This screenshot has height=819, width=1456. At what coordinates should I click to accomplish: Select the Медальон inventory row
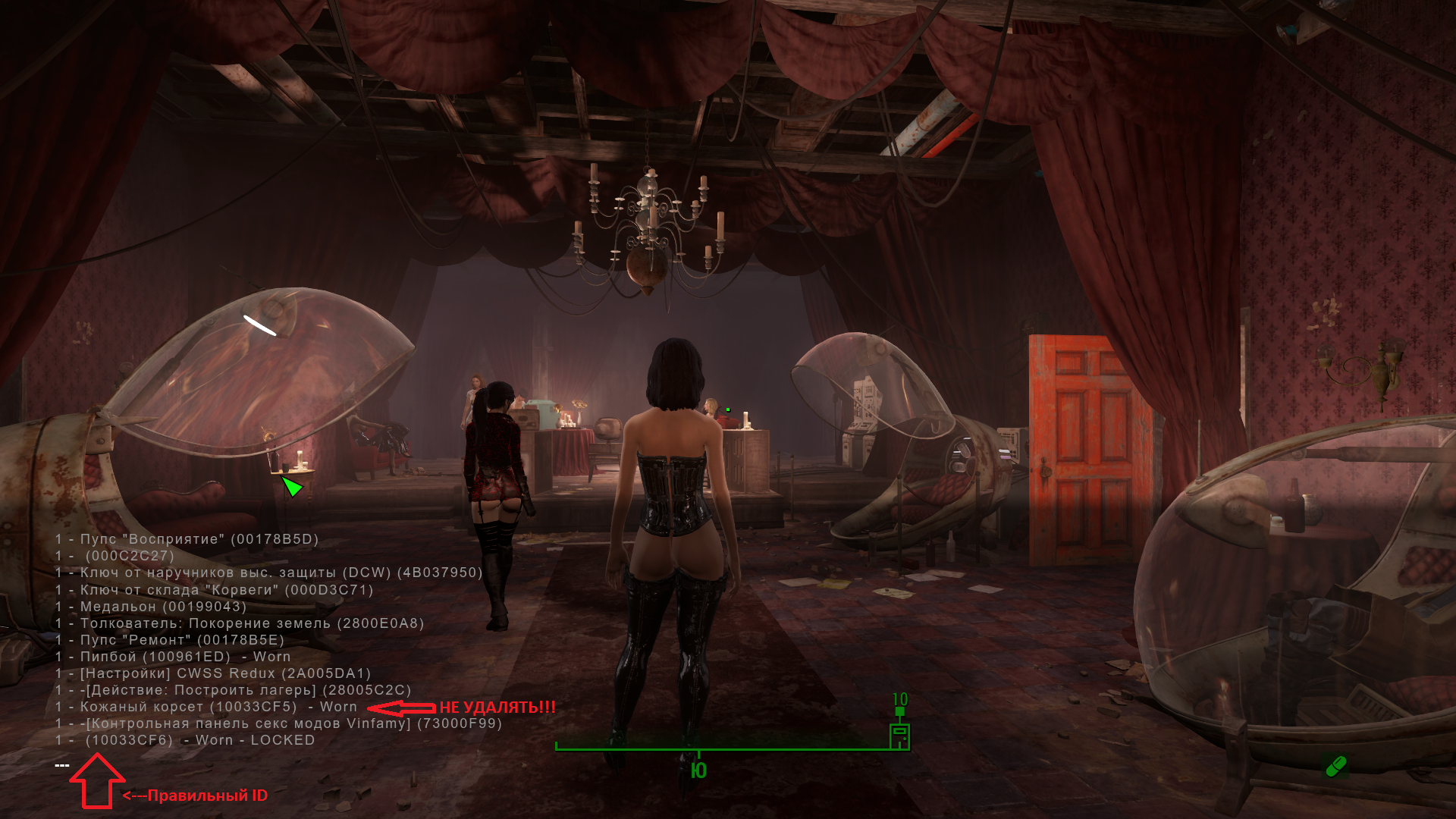click(151, 607)
